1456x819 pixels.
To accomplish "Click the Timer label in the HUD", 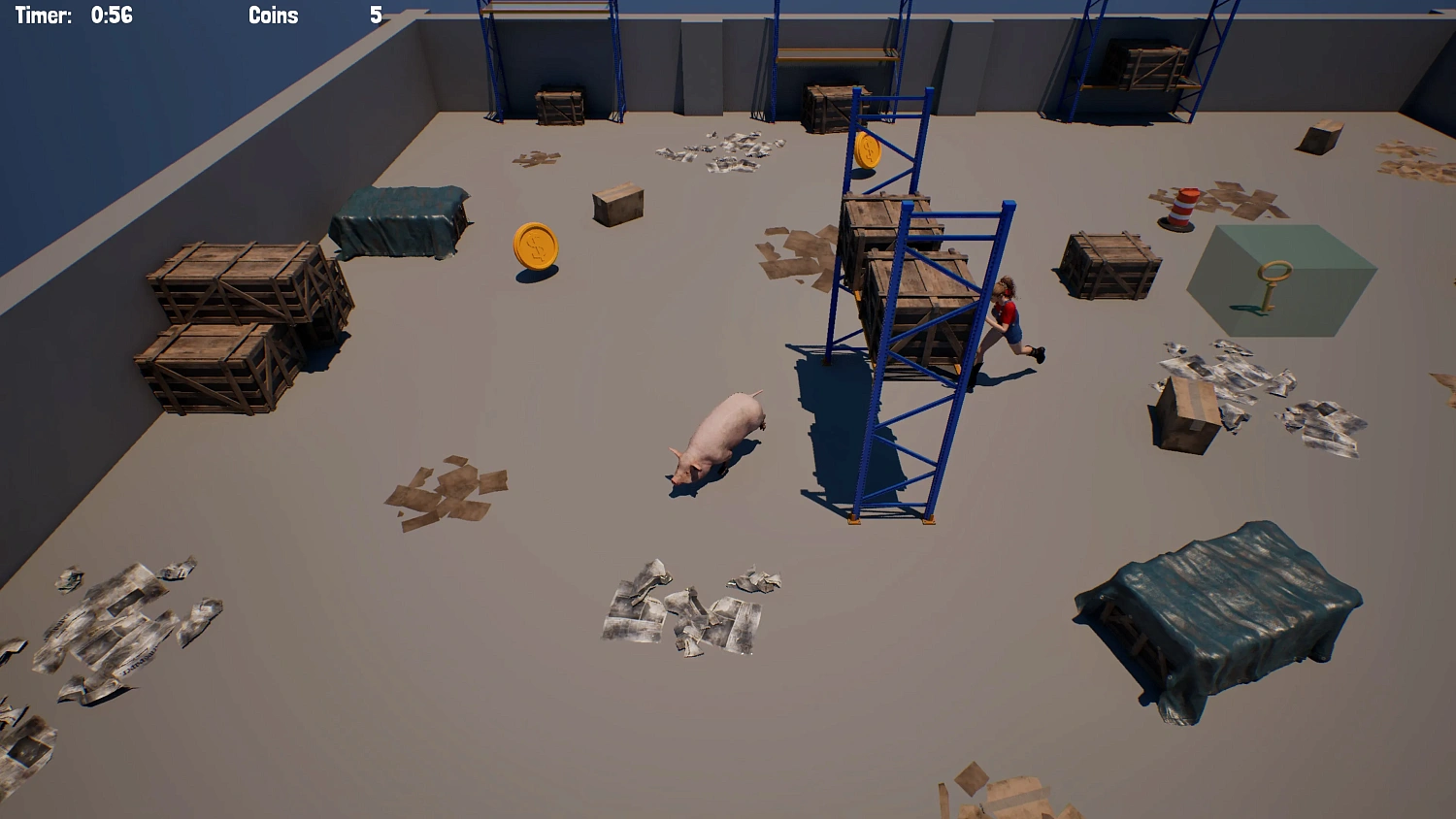I will tap(43, 16).
